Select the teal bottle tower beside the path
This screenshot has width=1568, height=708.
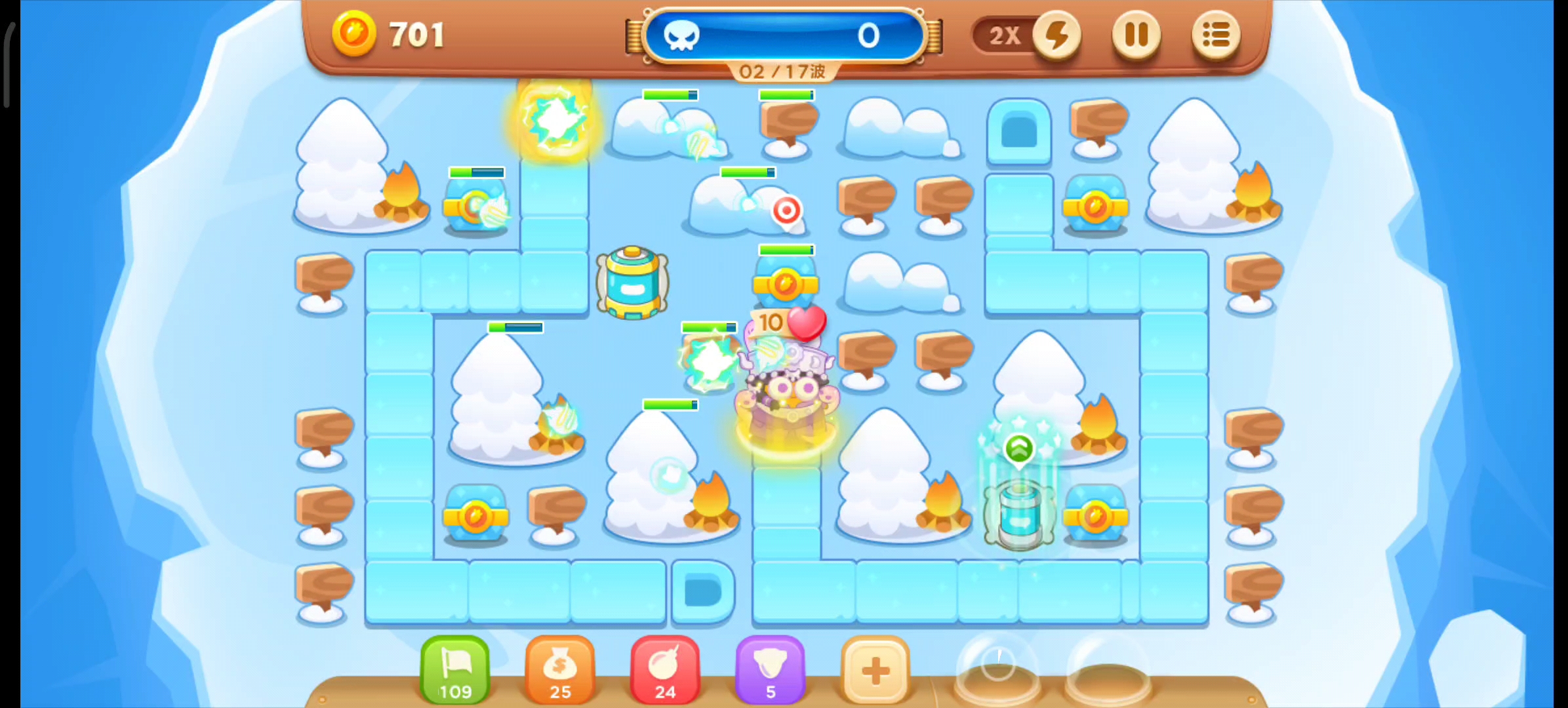[632, 283]
